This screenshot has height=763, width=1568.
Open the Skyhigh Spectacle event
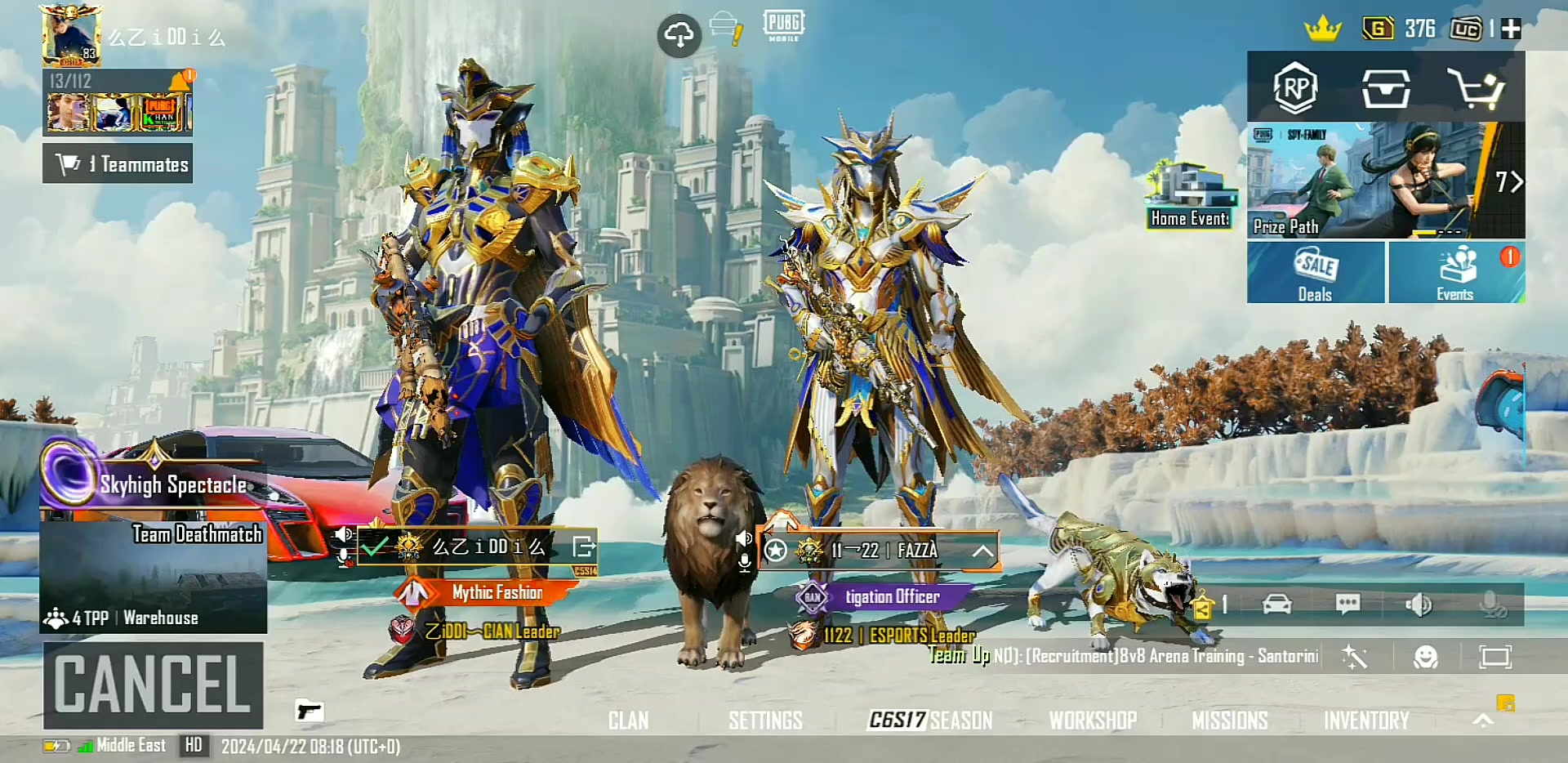coord(152,483)
